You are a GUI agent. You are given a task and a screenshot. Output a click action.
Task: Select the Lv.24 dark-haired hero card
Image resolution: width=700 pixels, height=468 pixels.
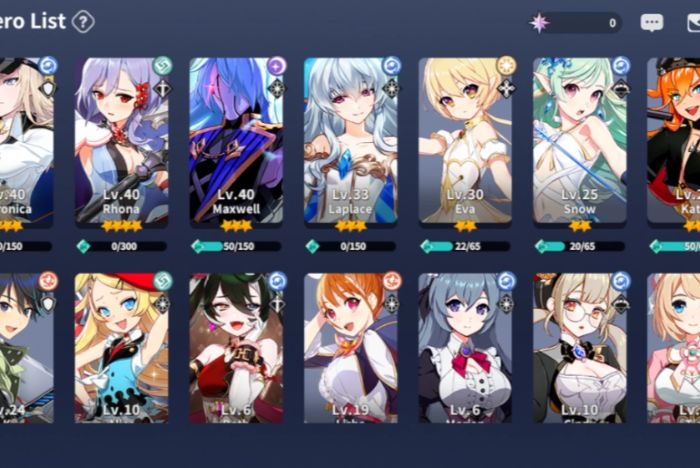(x=25, y=348)
